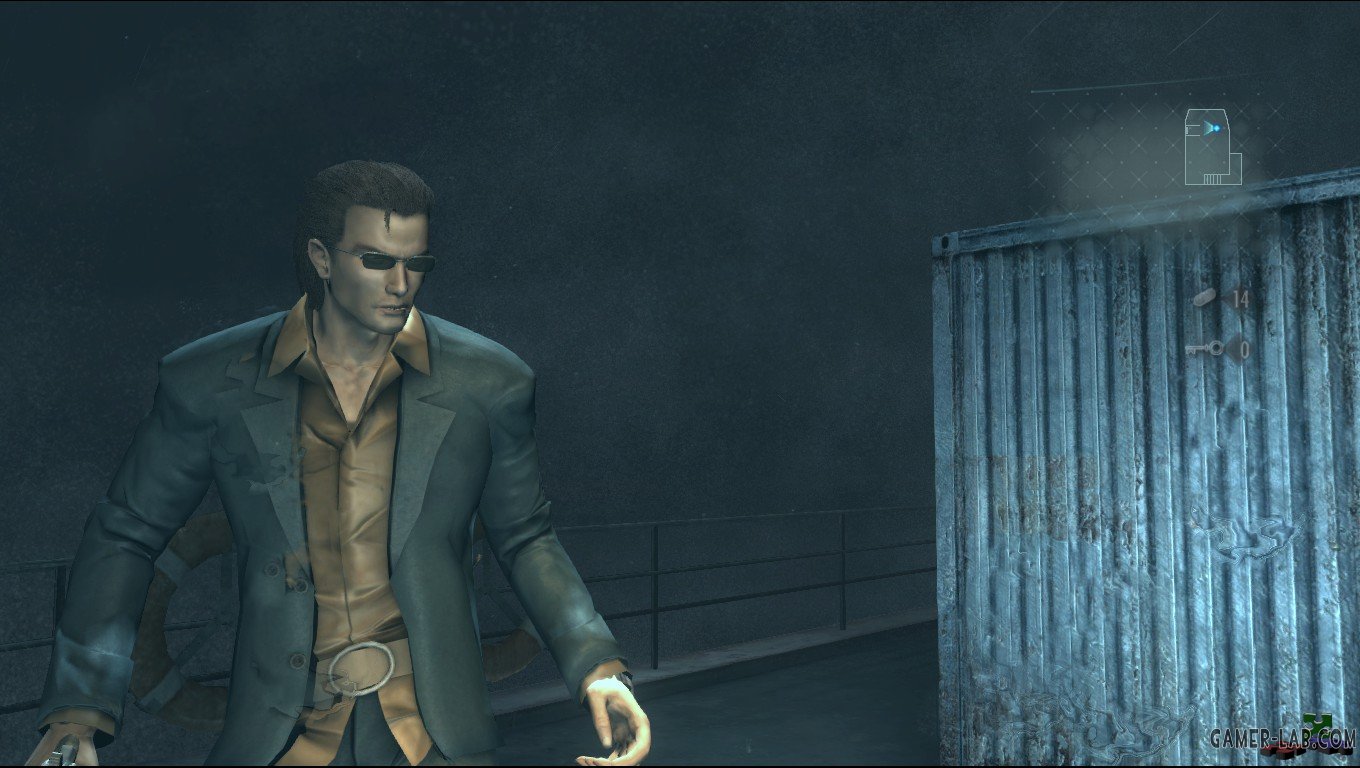The width and height of the screenshot is (1360, 768).
Task: Toggle the blue dot indicator on the minimap
Action: click(1215, 128)
